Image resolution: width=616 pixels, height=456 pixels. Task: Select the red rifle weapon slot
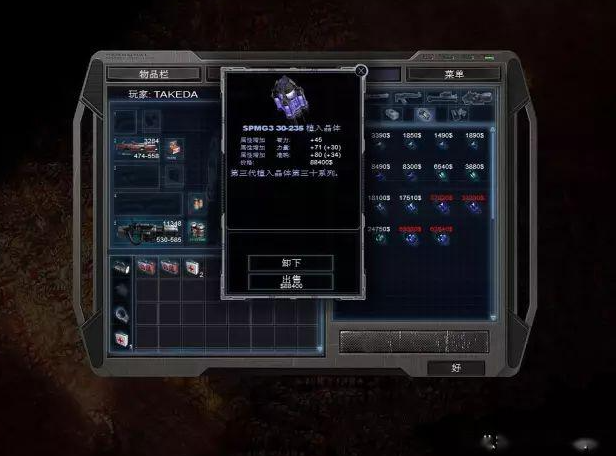138,149
